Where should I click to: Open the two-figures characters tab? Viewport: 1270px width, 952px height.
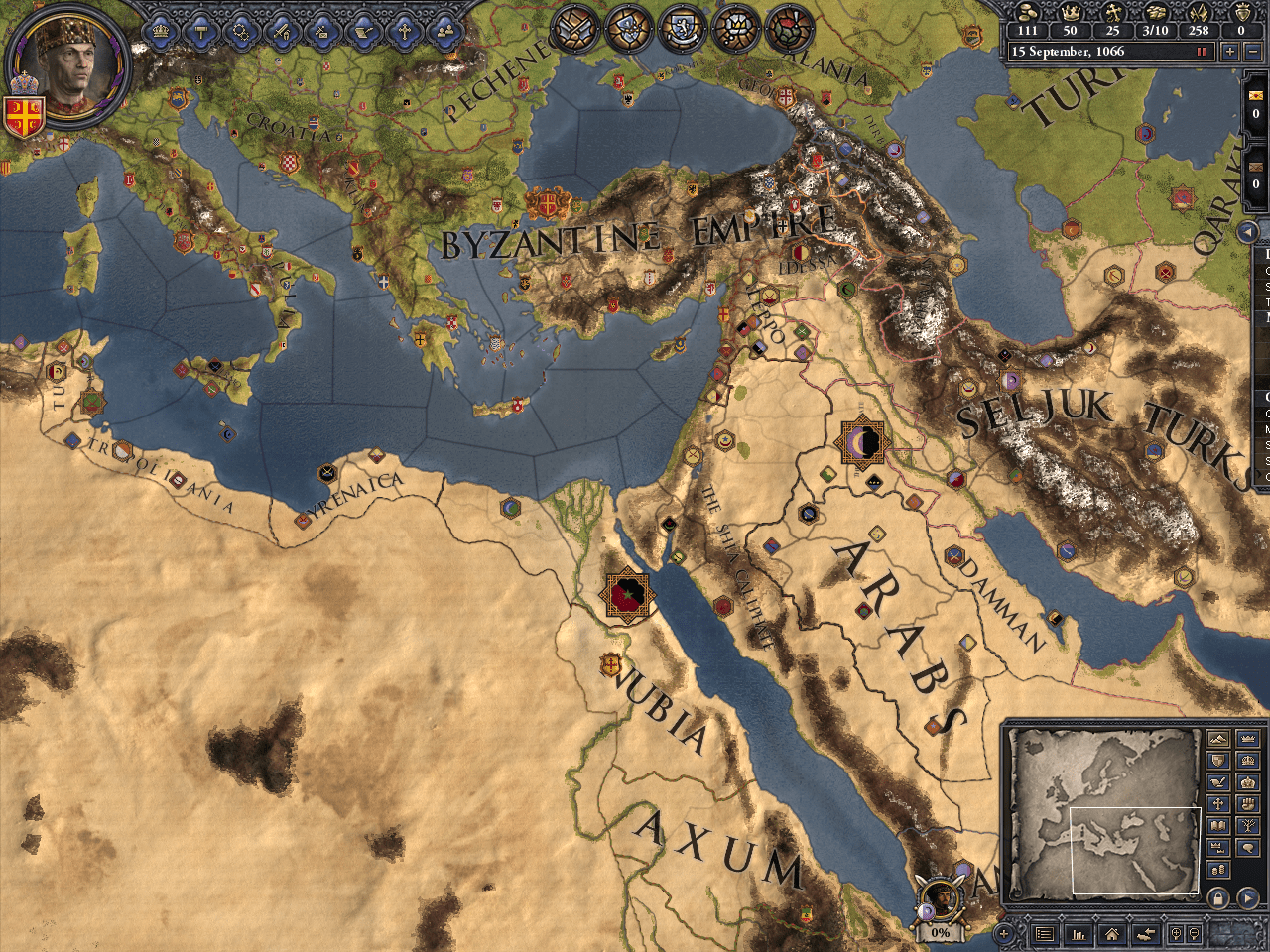(x=445, y=31)
